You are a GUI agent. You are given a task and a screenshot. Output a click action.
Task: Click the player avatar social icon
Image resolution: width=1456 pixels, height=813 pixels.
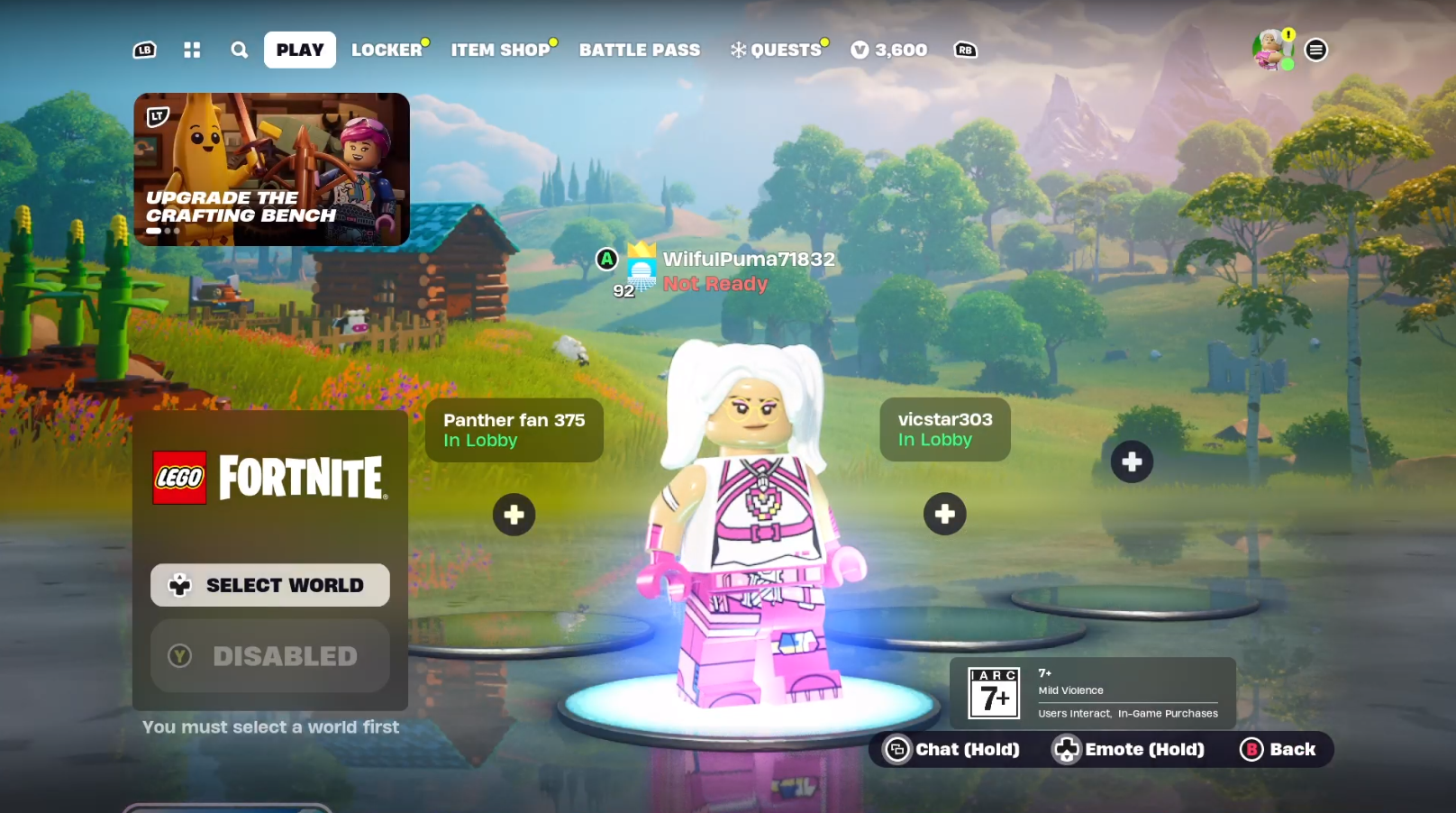(1271, 50)
